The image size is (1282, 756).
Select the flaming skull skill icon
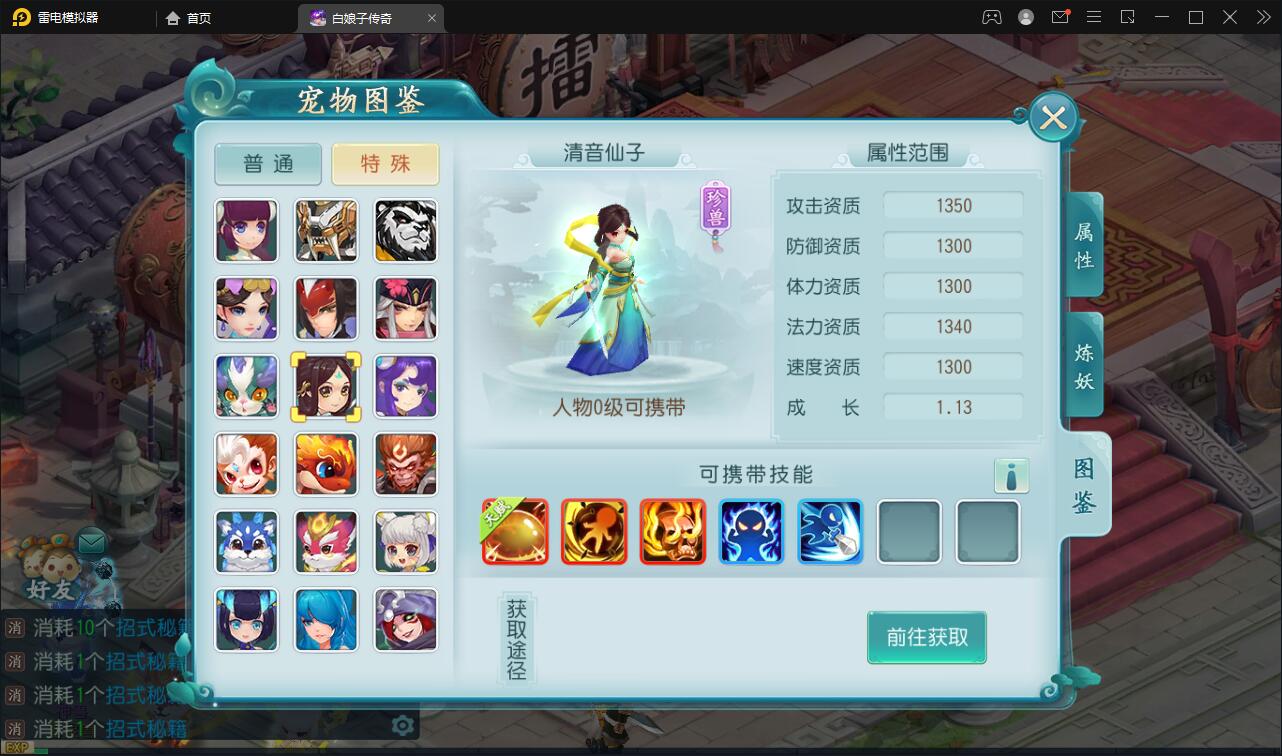[672, 531]
